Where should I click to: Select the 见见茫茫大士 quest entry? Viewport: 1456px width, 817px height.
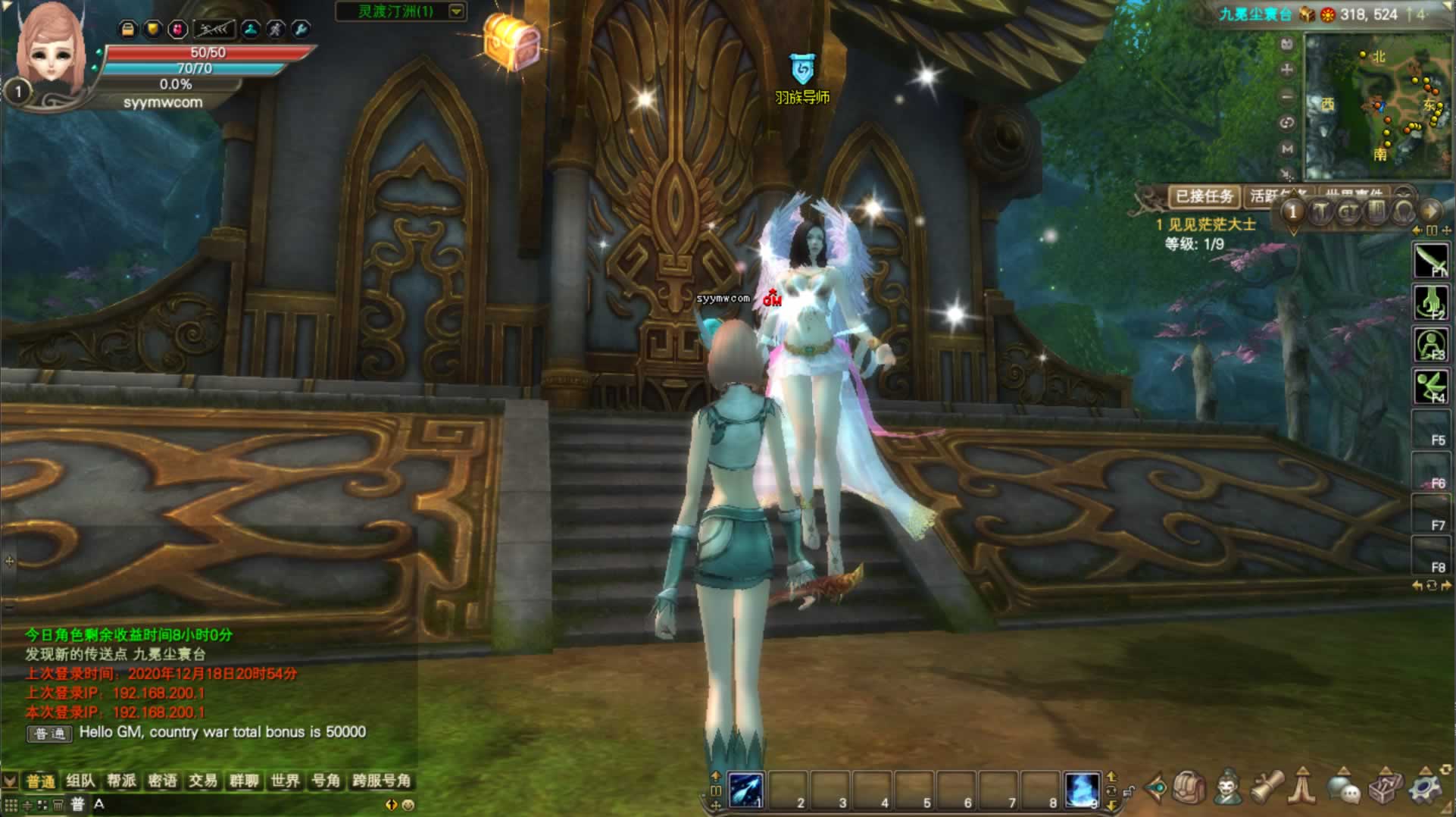tap(1211, 224)
